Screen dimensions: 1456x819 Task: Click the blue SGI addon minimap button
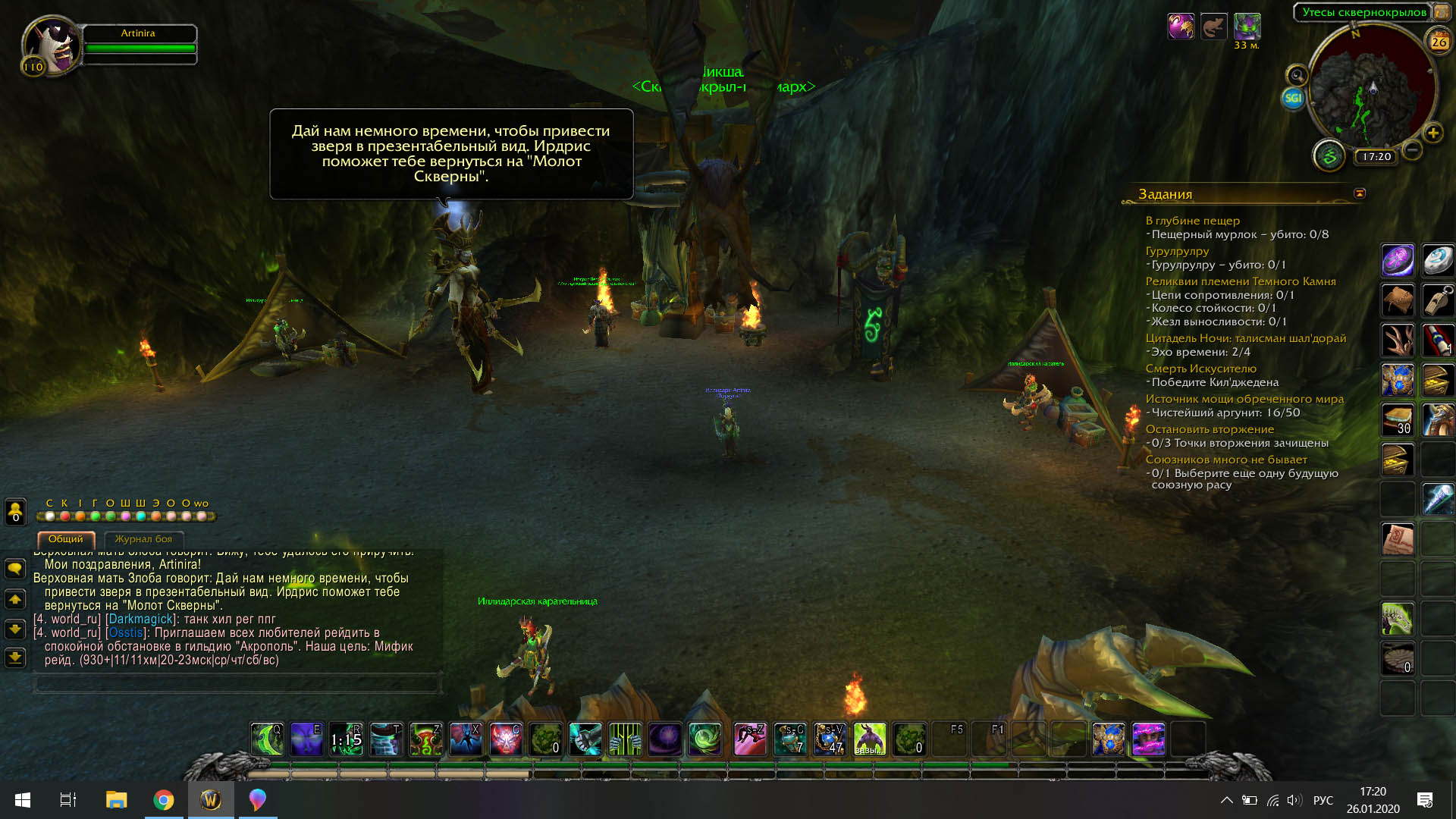1293,98
